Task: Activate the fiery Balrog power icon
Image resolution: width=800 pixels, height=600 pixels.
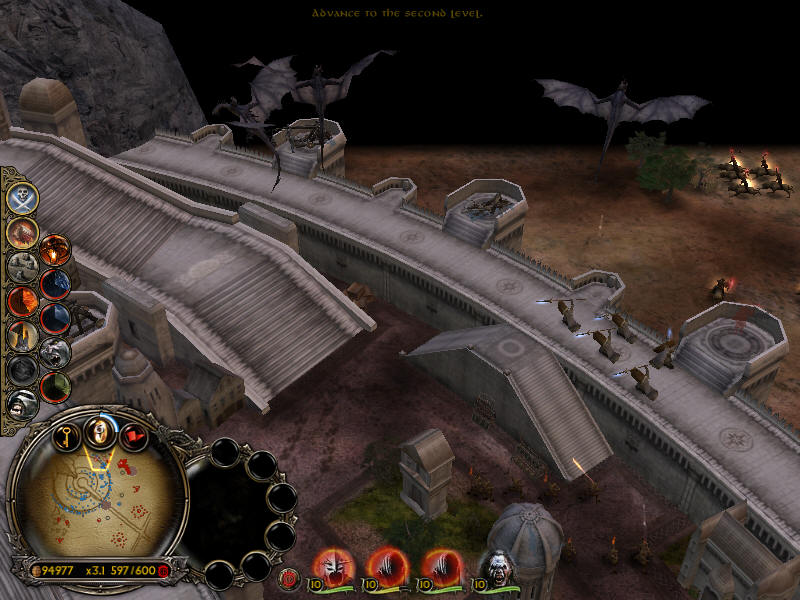Action: (x=22, y=232)
